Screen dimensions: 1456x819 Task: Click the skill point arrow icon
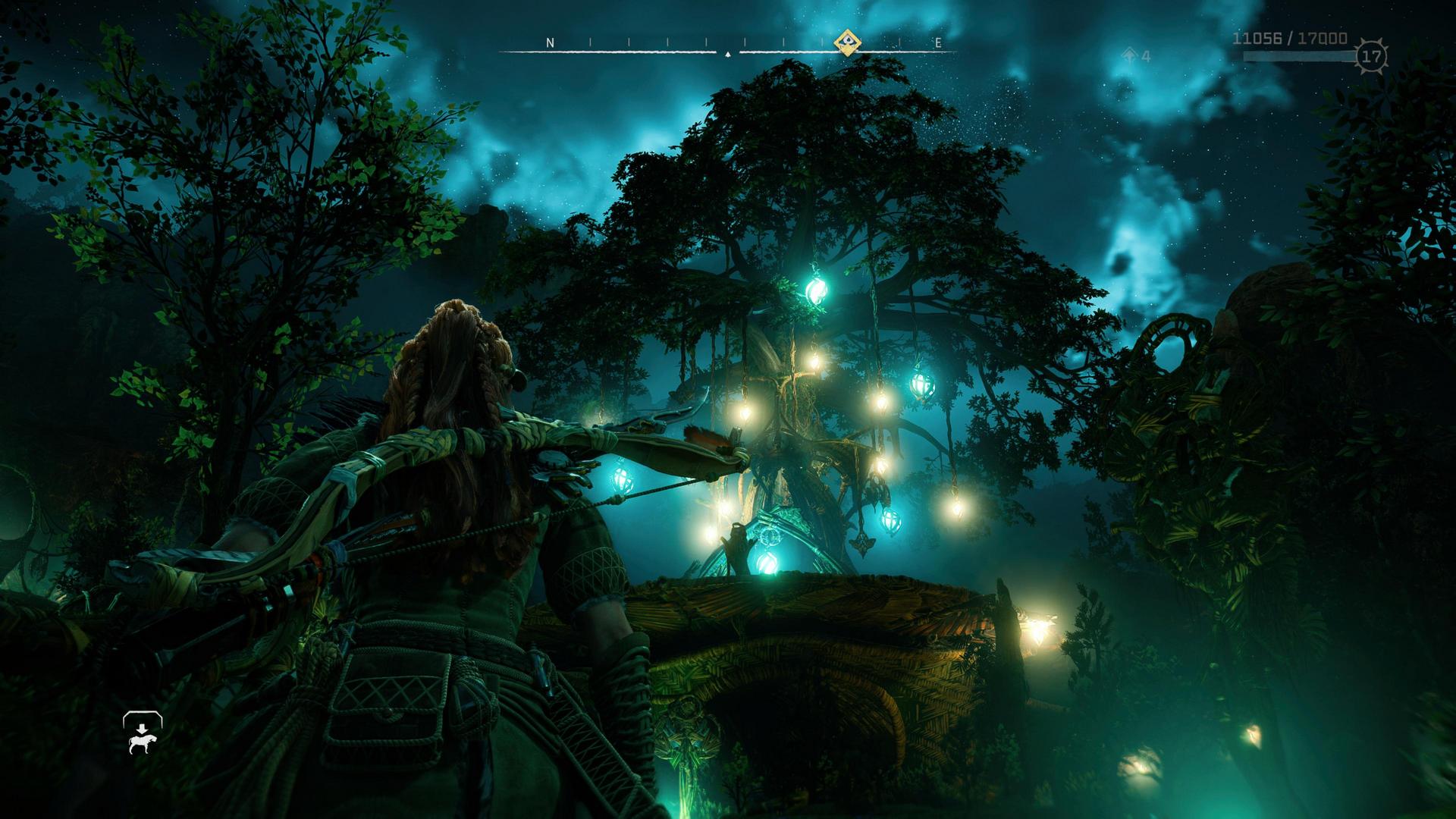1129,54
